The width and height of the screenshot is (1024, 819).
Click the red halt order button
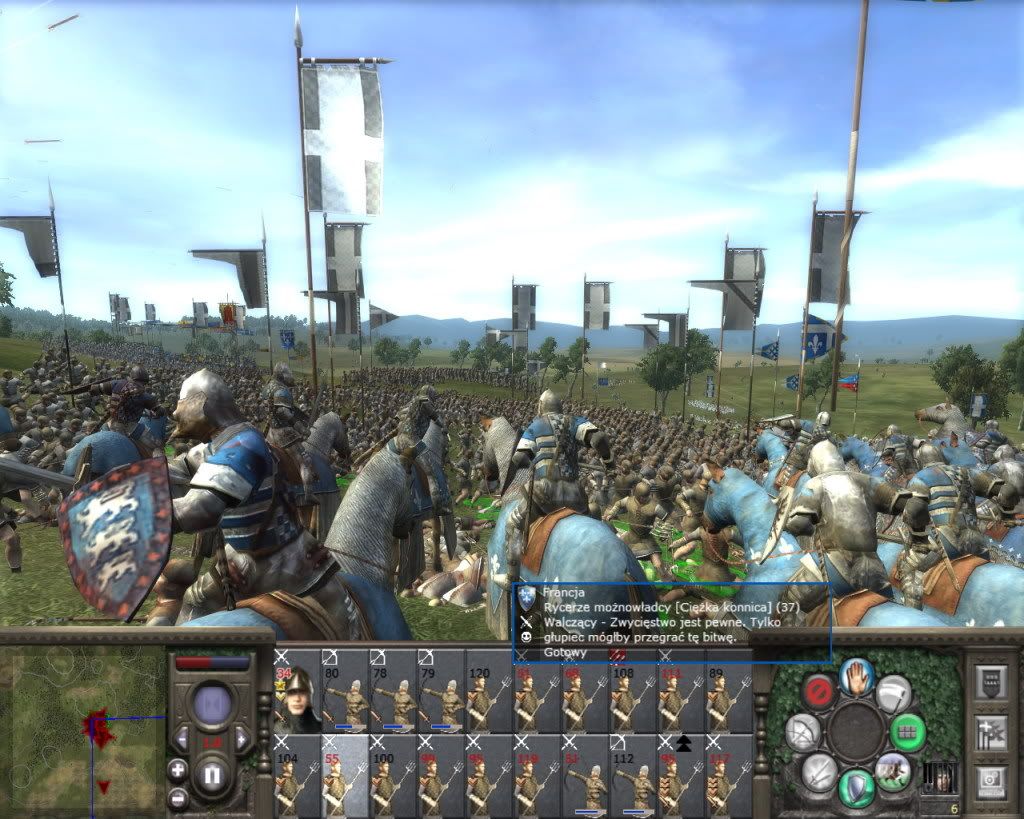[821, 691]
